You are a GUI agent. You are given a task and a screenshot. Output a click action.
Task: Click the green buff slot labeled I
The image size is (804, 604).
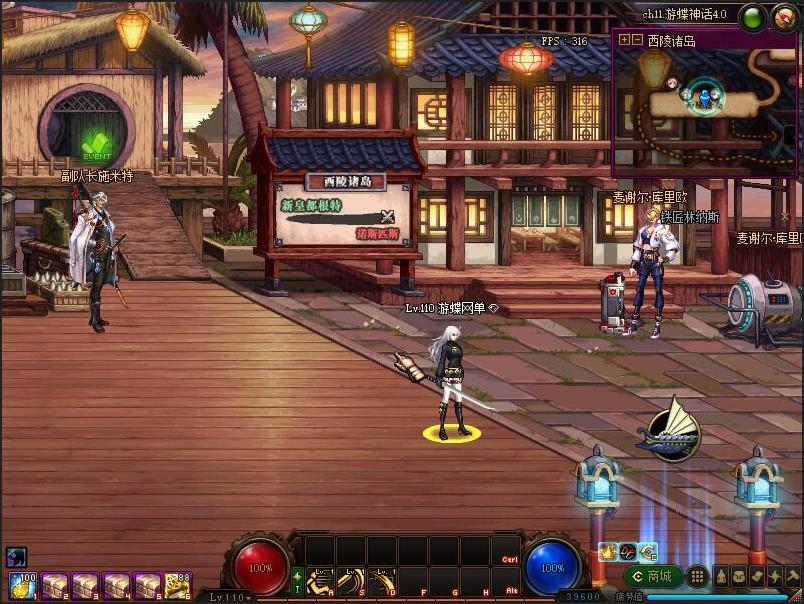pos(297,581)
